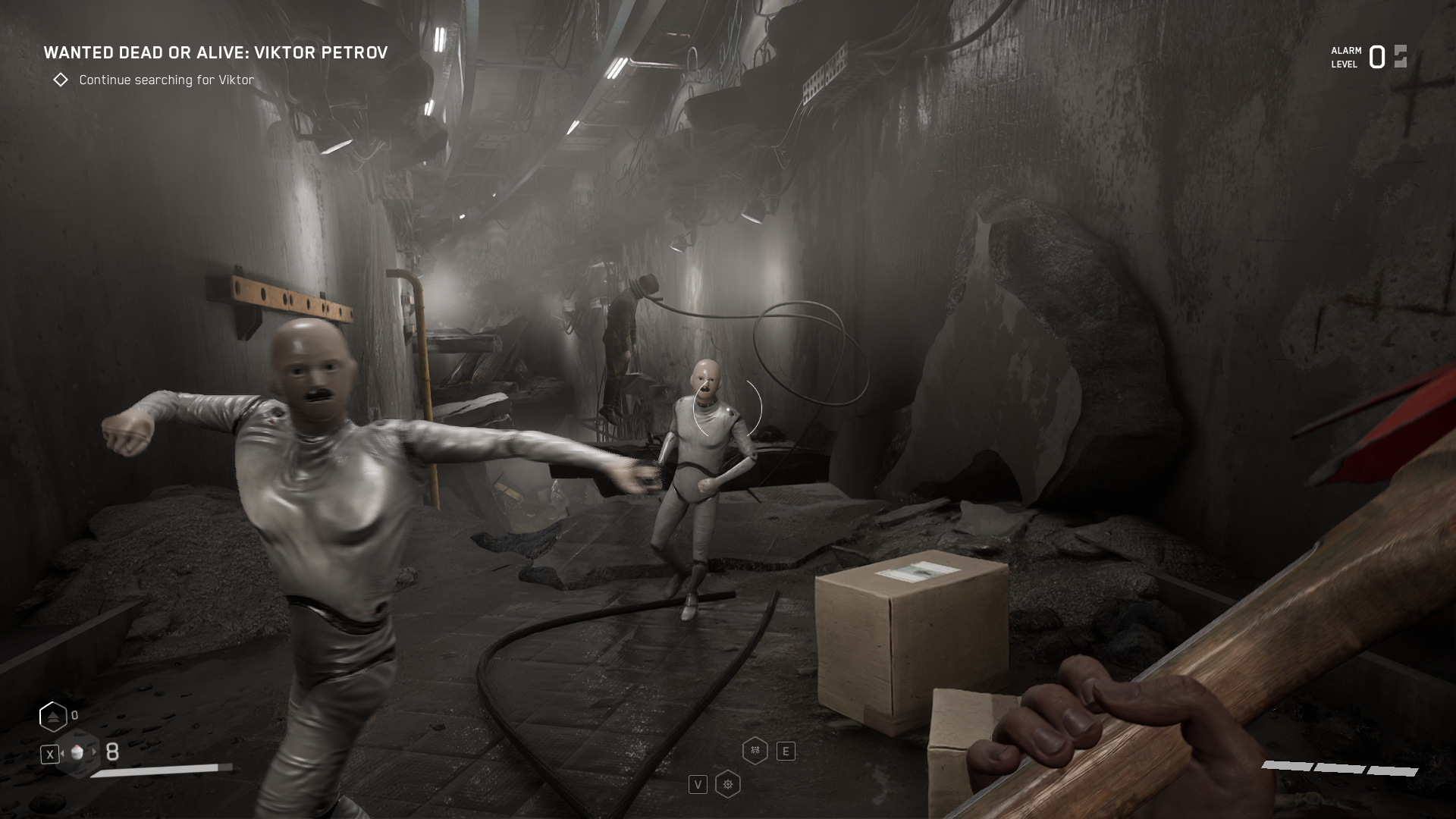
Task: Click the ALARM LEVEL label
Action: pyautogui.click(x=1344, y=58)
